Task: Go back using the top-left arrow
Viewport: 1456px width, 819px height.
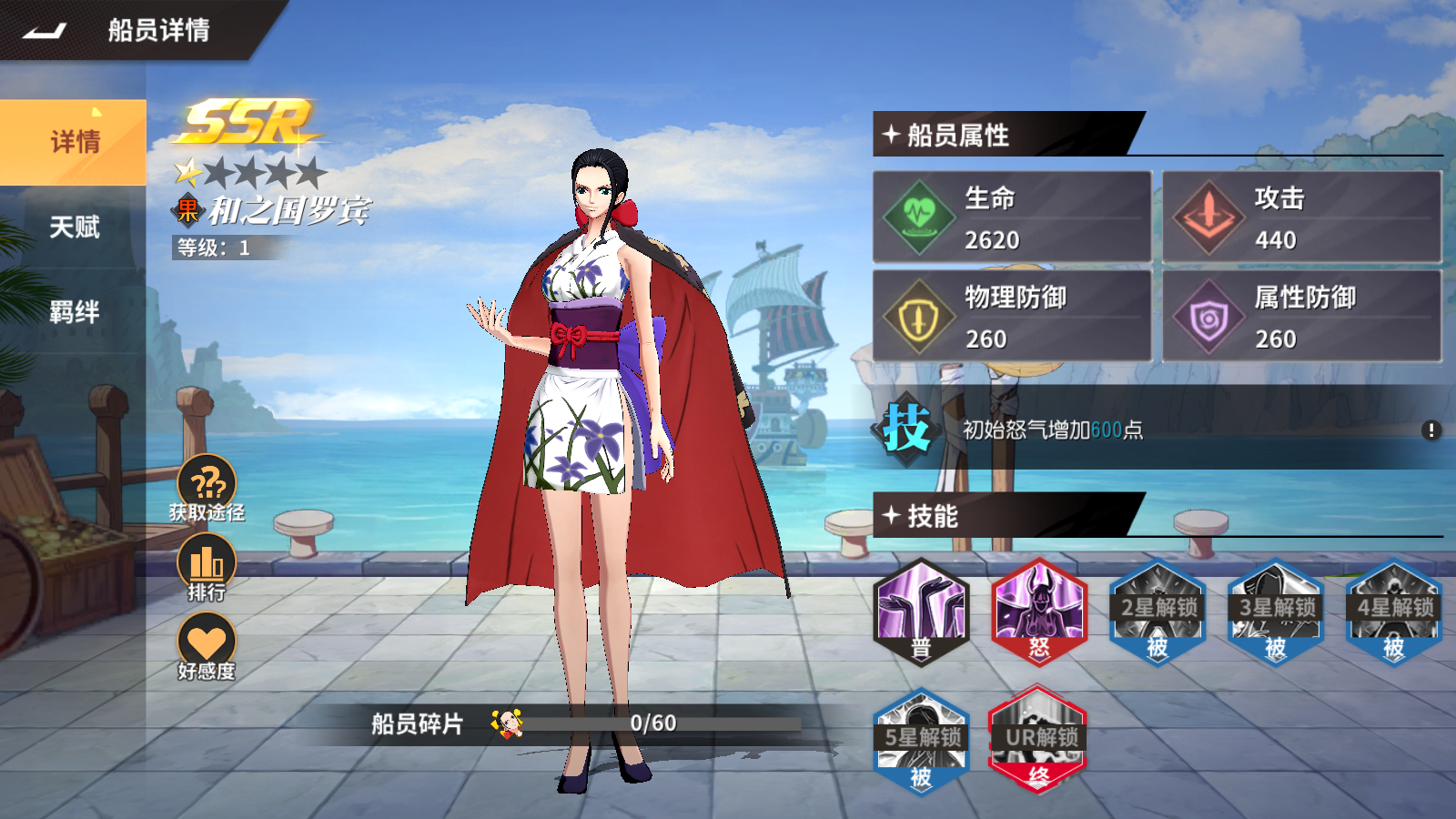Action: (x=45, y=31)
